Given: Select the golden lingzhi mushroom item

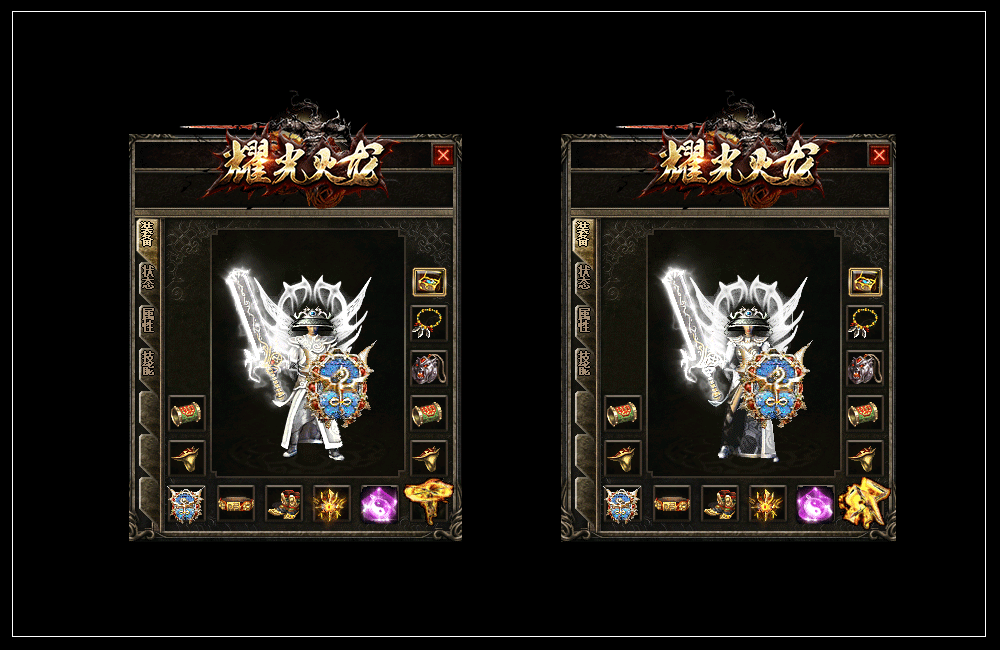Looking at the screenshot, I should (x=430, y=501).
